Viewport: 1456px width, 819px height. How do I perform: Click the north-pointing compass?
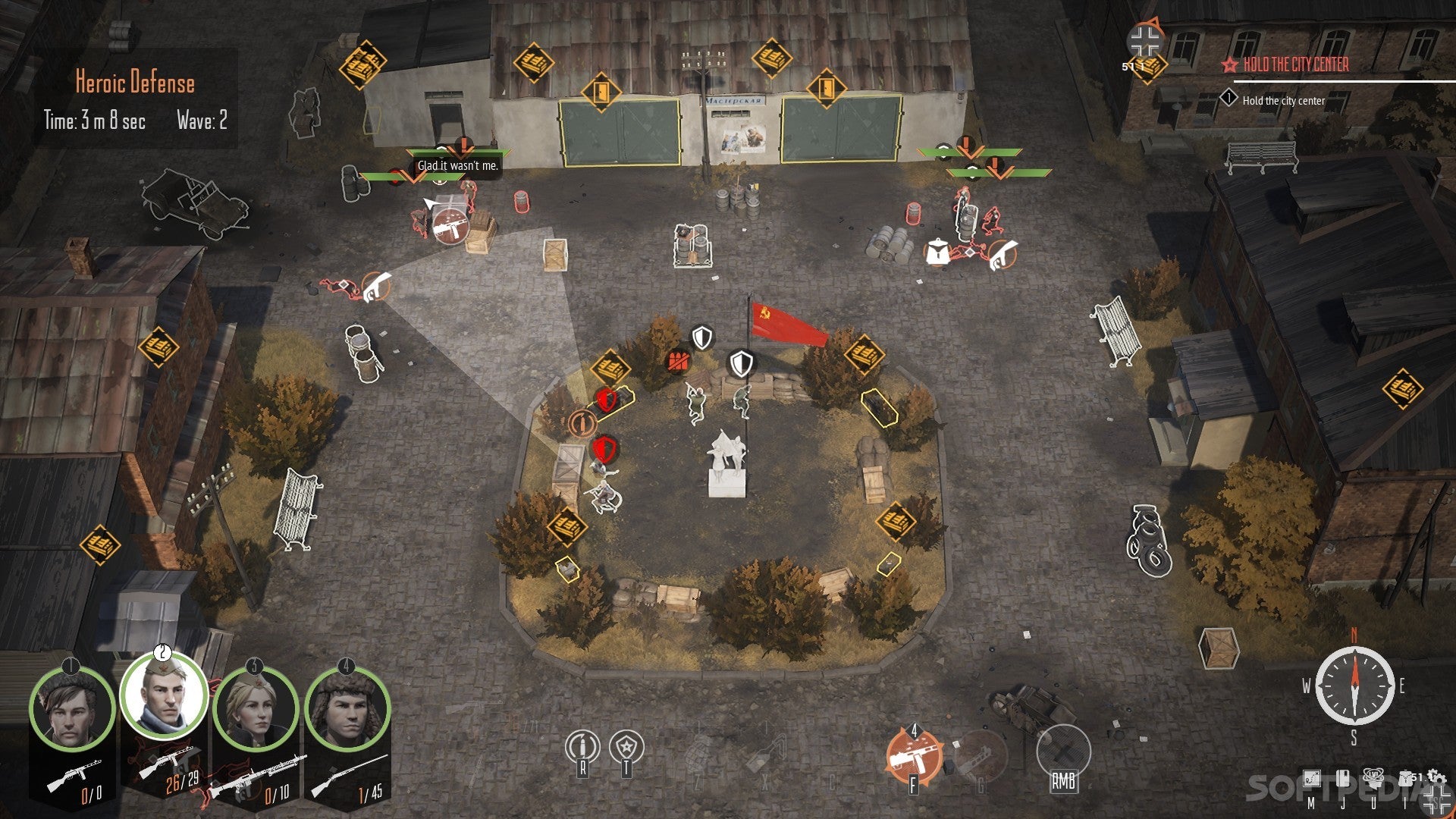1354,686
